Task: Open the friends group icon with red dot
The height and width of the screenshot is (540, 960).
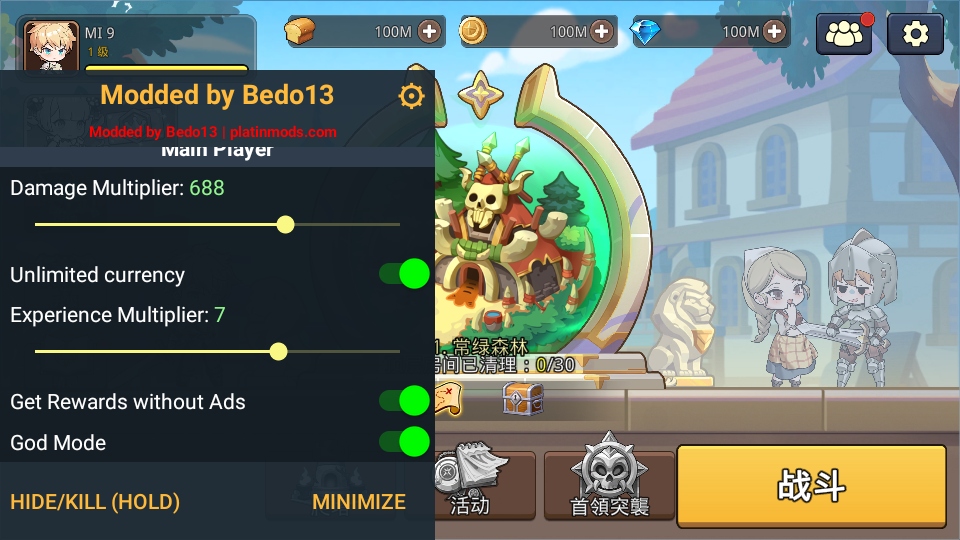Action: [845, 34]
